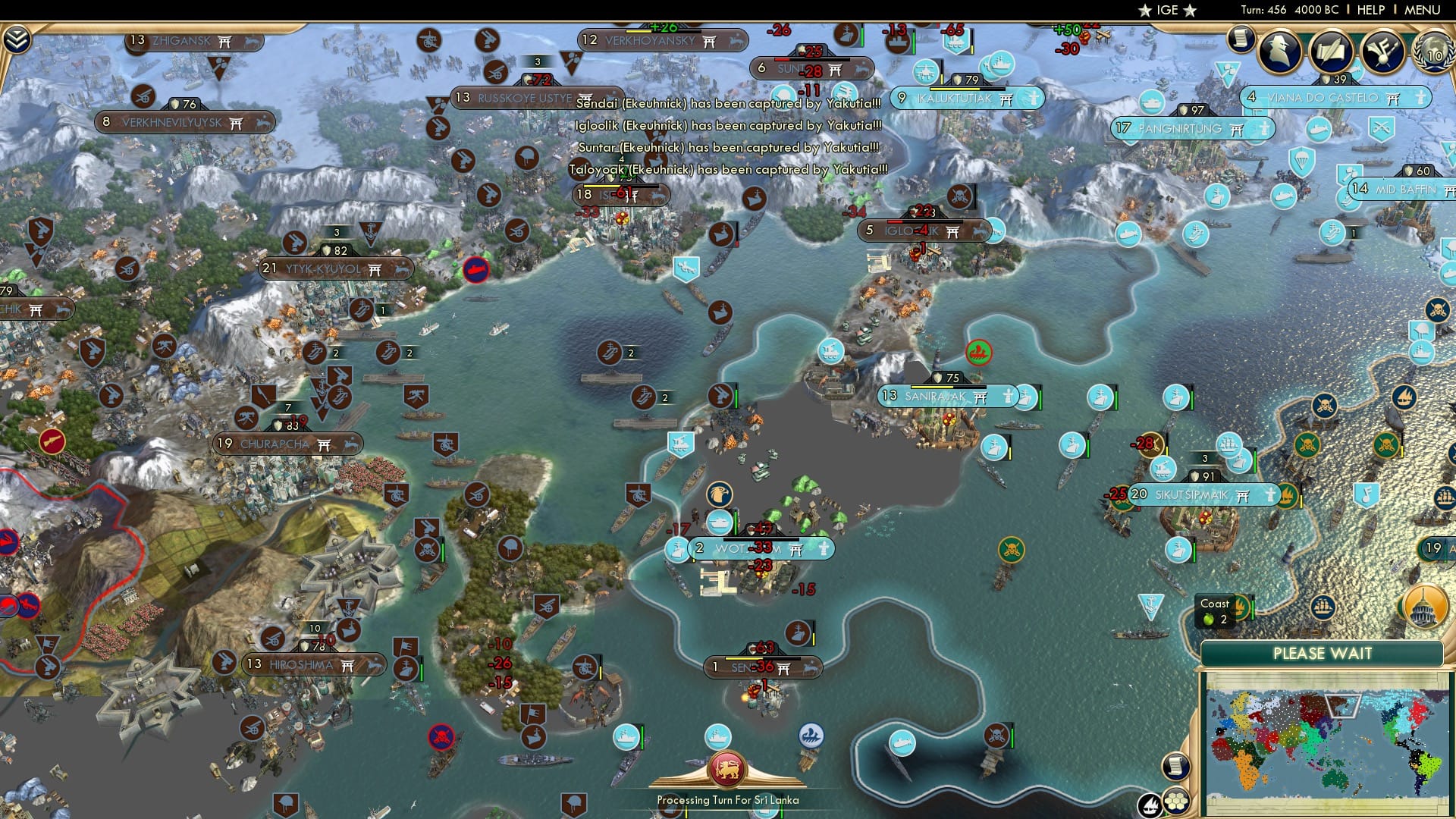Select the submarine unit flag near Ytyk-Kyuyol
Image resolution: width=1456 pixels, height=819 pixels.
475,269
